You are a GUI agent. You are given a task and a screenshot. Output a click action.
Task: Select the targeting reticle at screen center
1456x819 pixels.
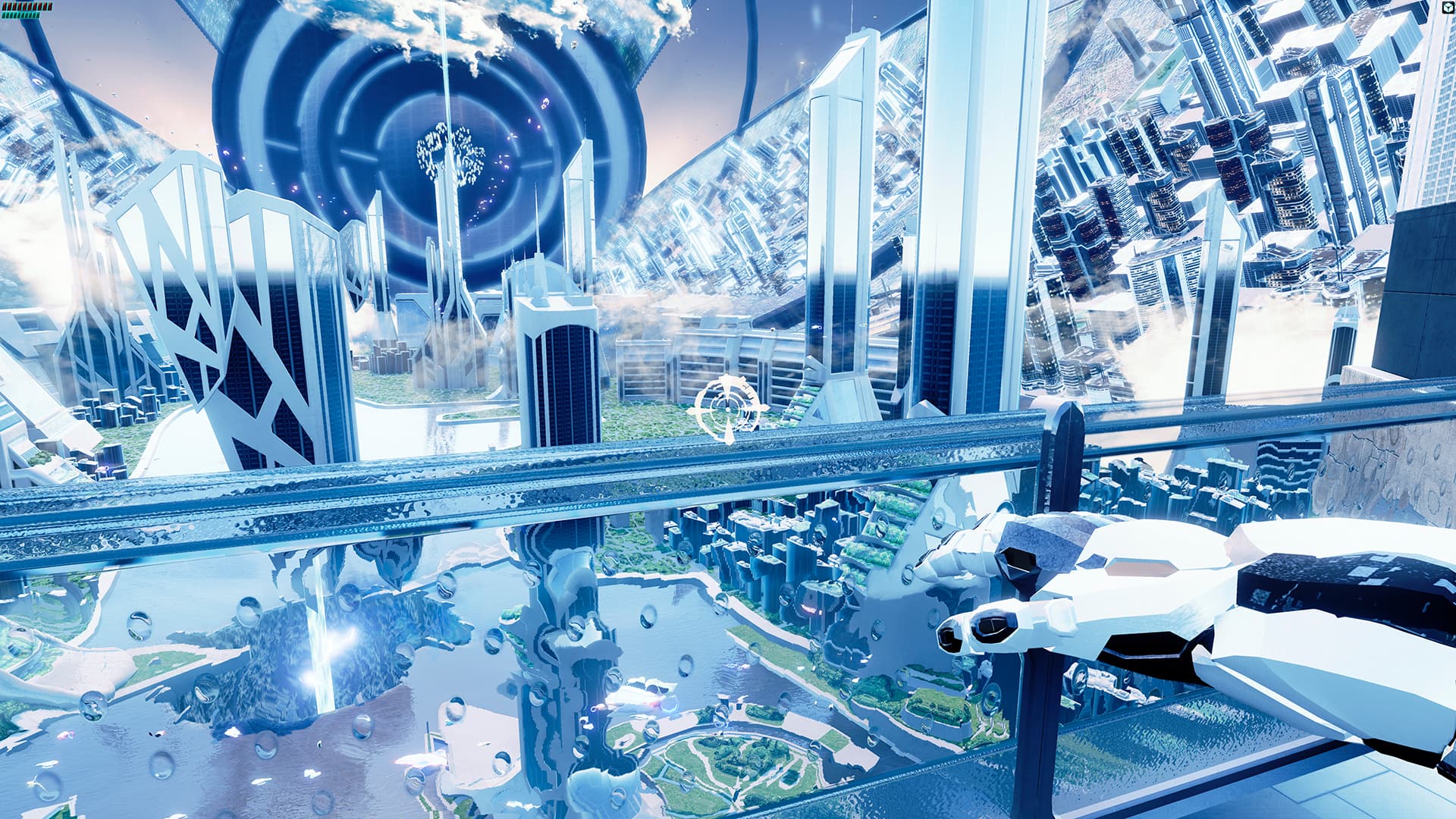point(728,409)
